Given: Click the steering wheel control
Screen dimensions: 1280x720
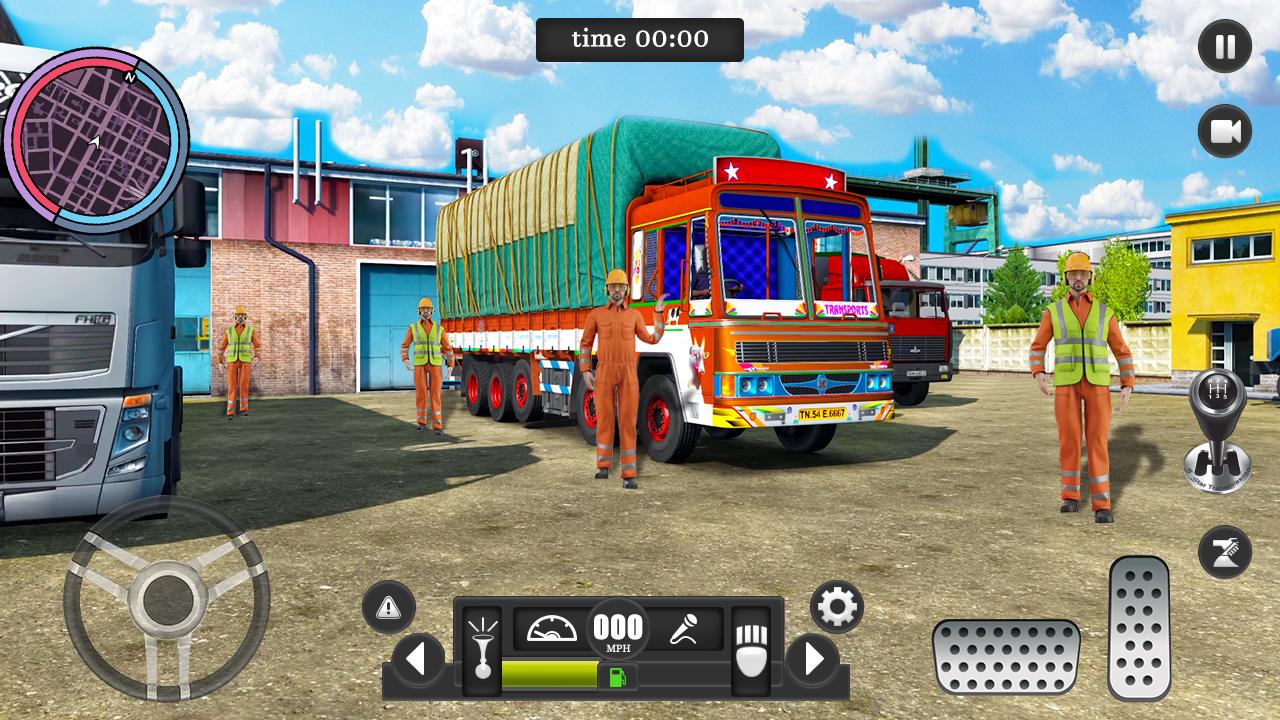Looking at the screenshot, I should (166, 599).
